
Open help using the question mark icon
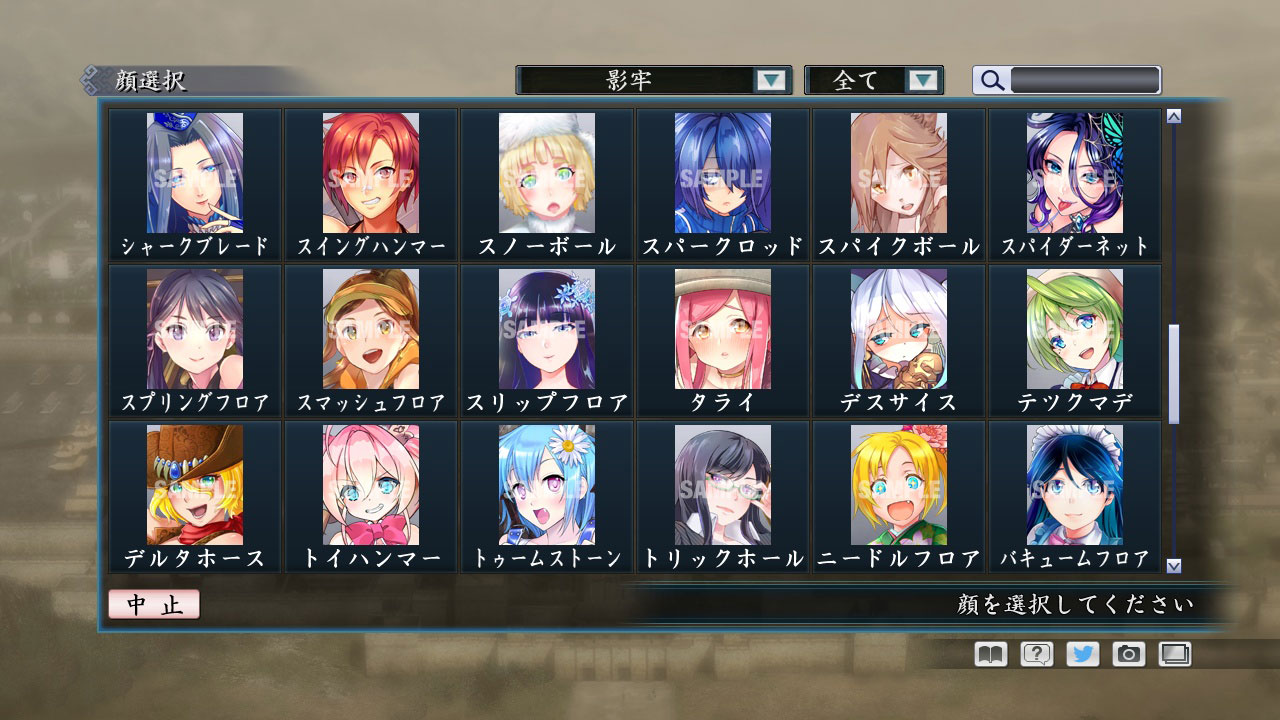click(1035, 654)
